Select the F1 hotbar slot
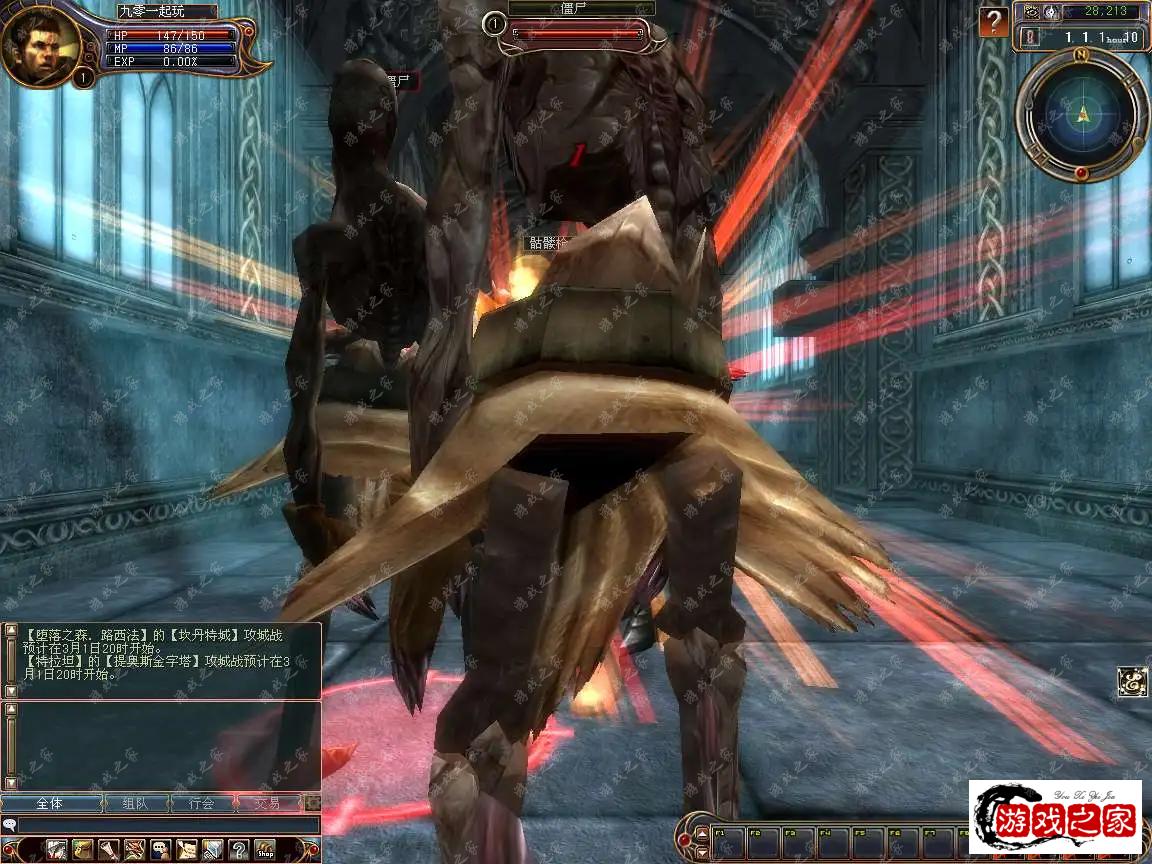Viewport: 1152px width, 864px height. pyautogui.click(x=728, y=842)
